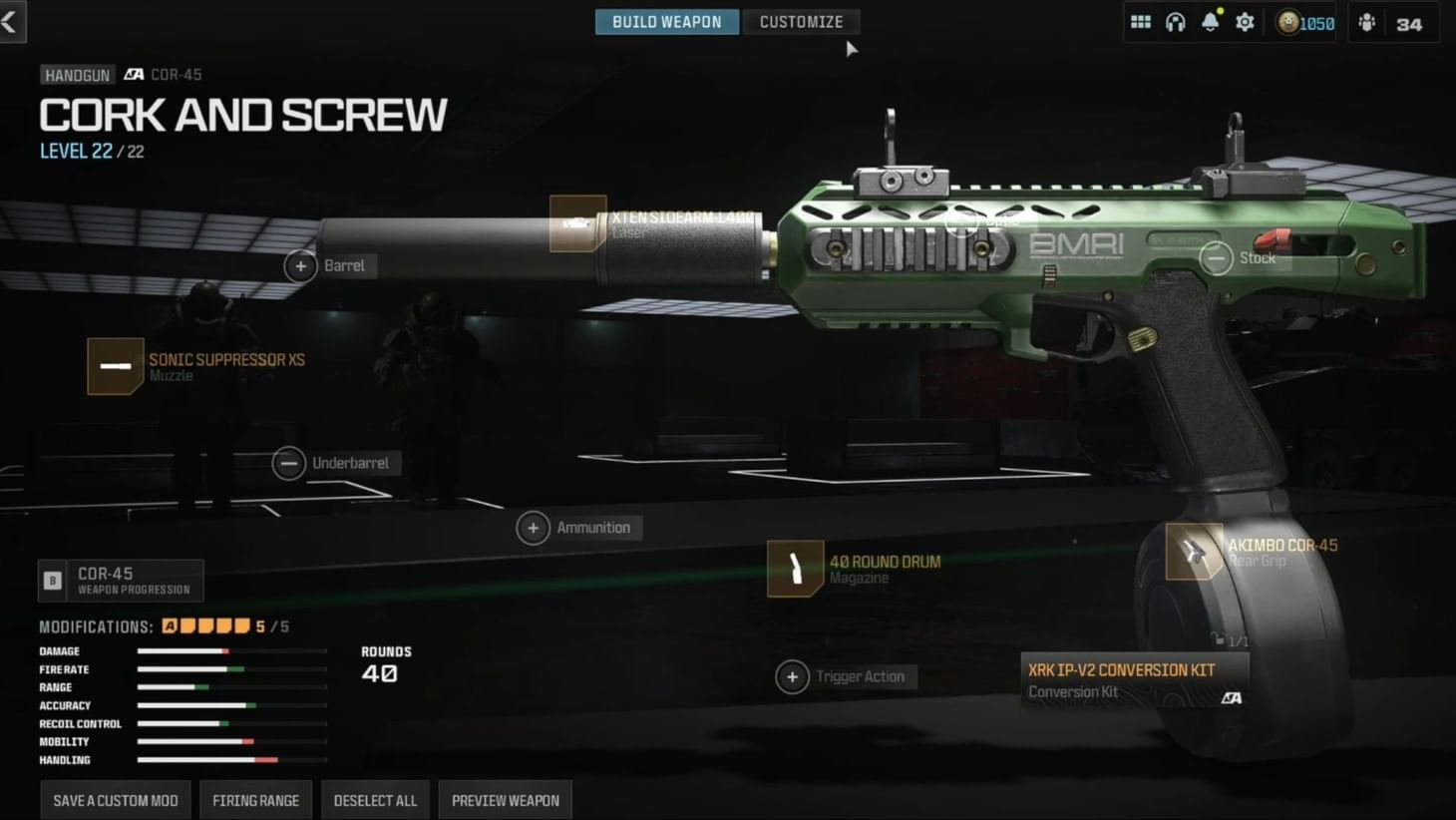The image size is (1456, 820).
Task: Select the Build Weapon tab
Action: point(666,21)
